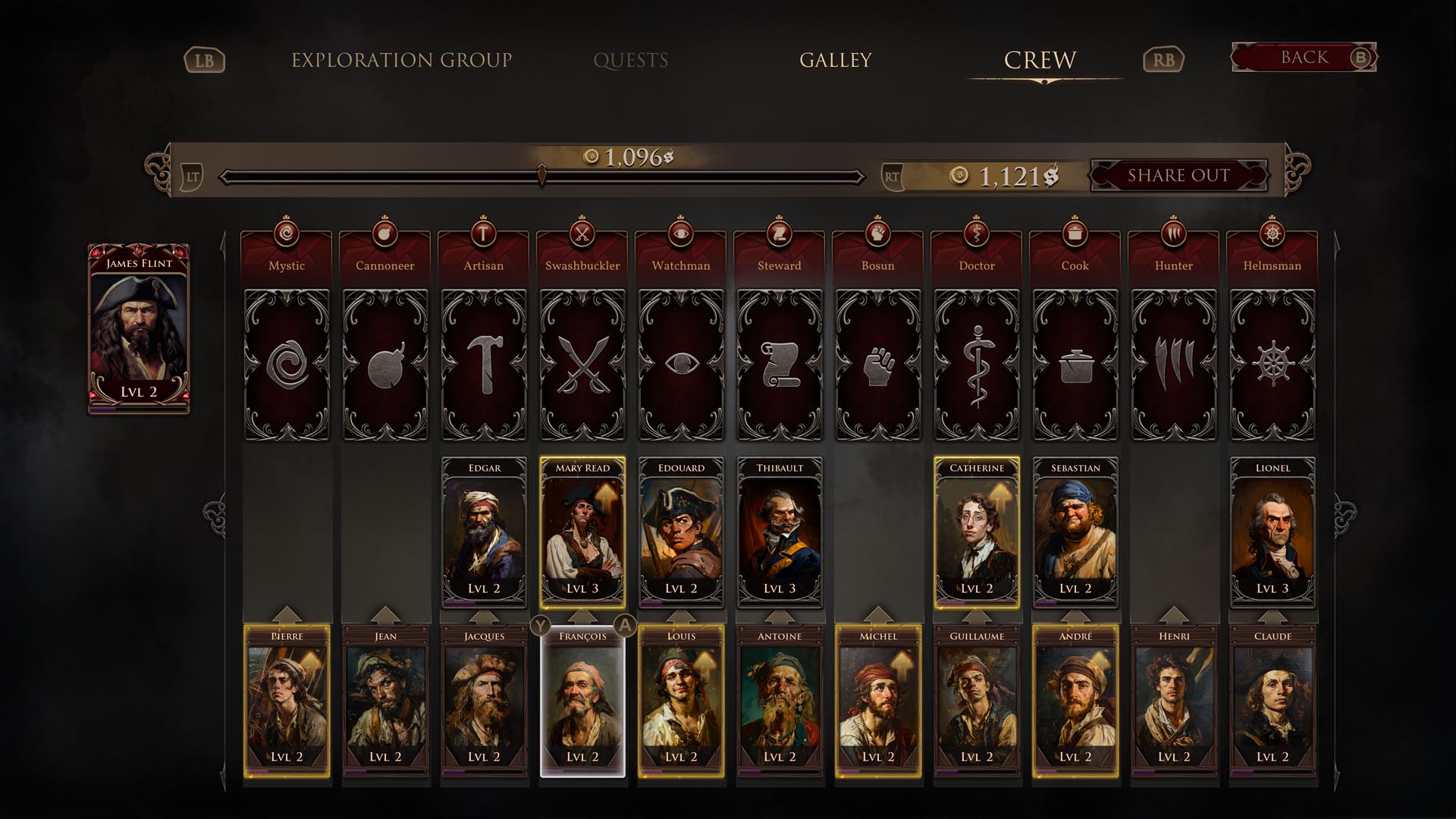The width and height of the screenshot is (1456, 819).
Task: Select the Bosun fist slot
Action: [x=878, y=365]
